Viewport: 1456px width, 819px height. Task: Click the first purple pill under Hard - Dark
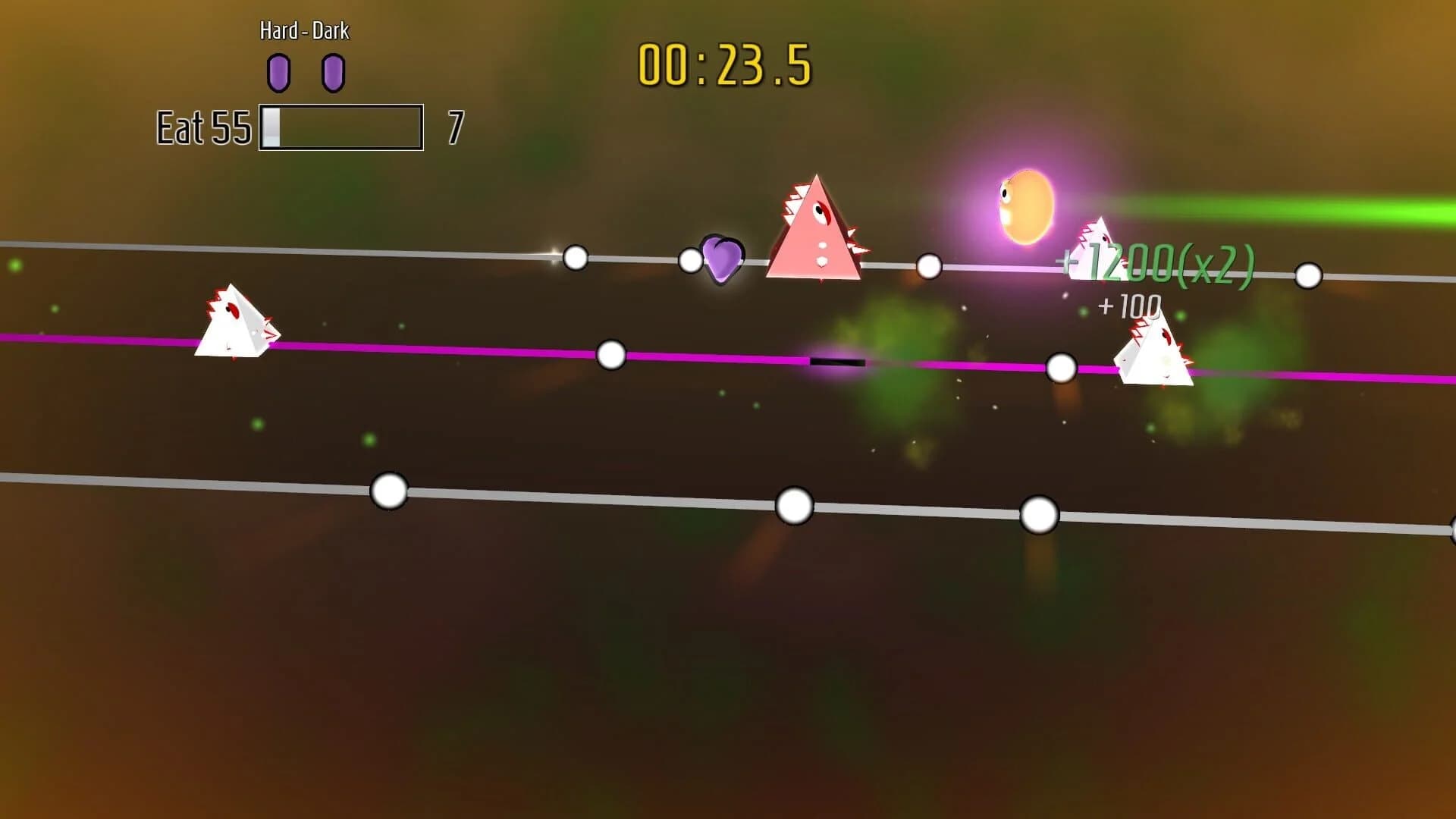(x=280, y=71)
